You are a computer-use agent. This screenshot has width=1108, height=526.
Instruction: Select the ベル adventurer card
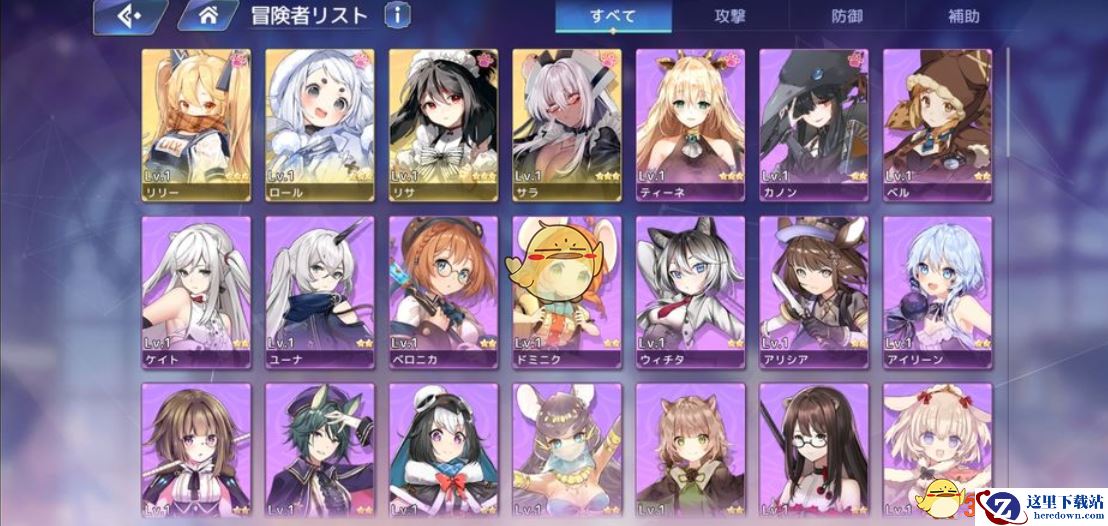tap(937, 124)
